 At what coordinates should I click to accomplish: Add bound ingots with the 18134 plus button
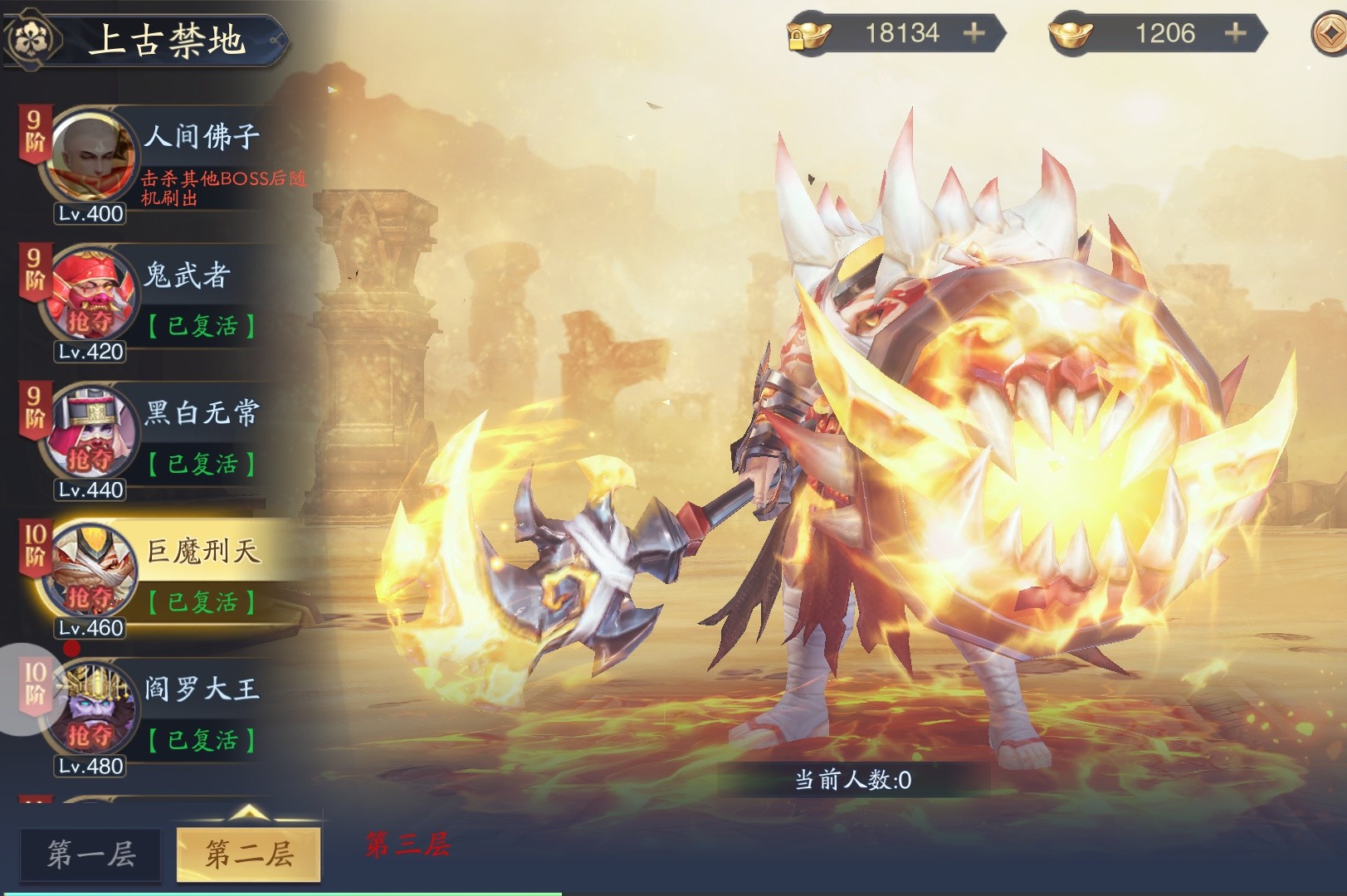pyautogui.click(x=974, y=33)
